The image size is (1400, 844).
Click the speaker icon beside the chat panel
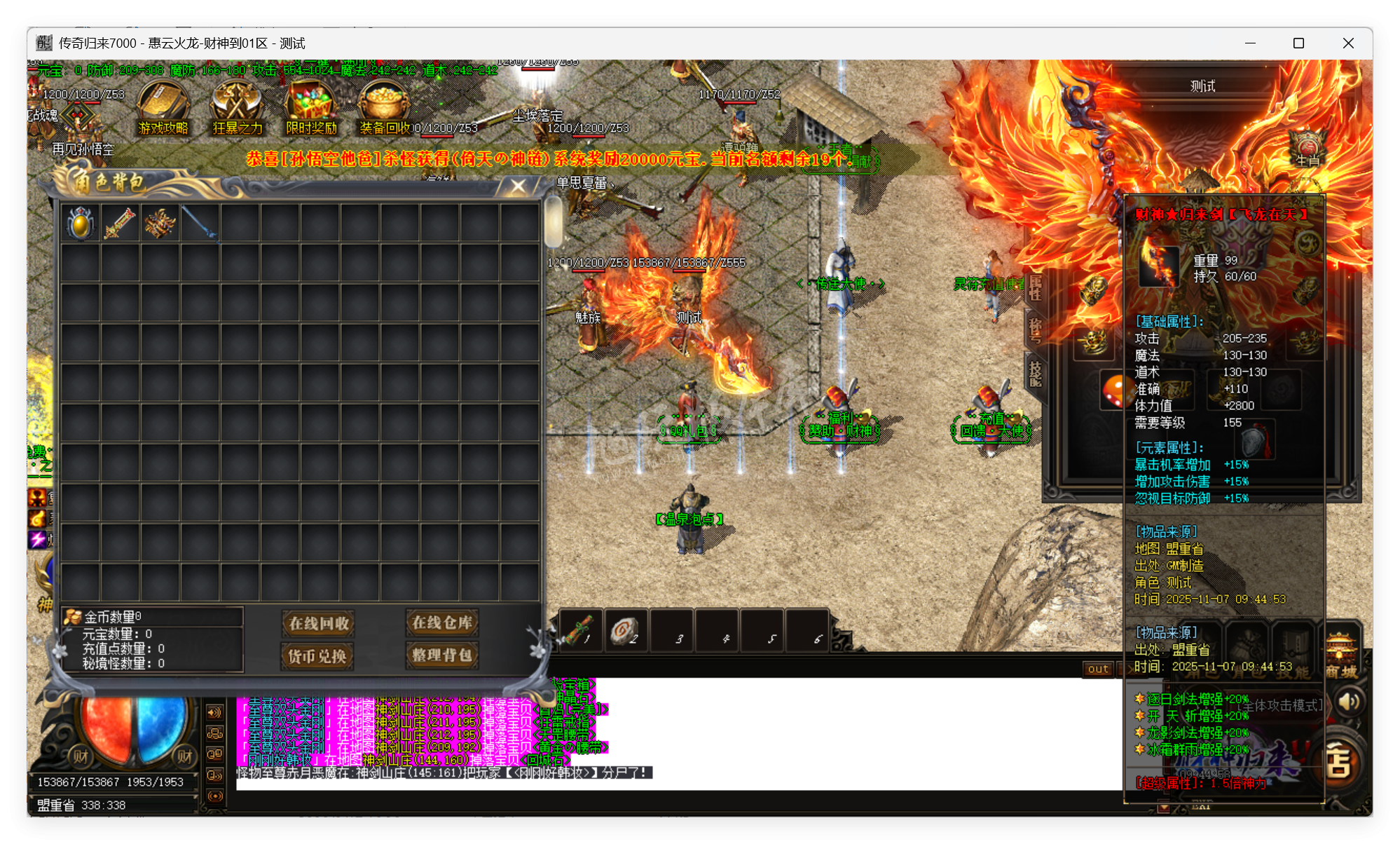click(214, 712)
